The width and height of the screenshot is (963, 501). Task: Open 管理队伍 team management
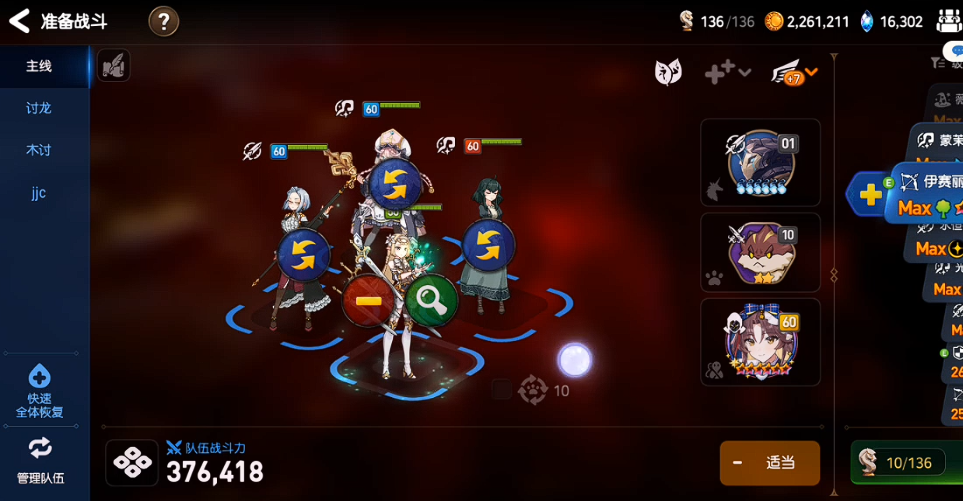click(x=40, y=460)
